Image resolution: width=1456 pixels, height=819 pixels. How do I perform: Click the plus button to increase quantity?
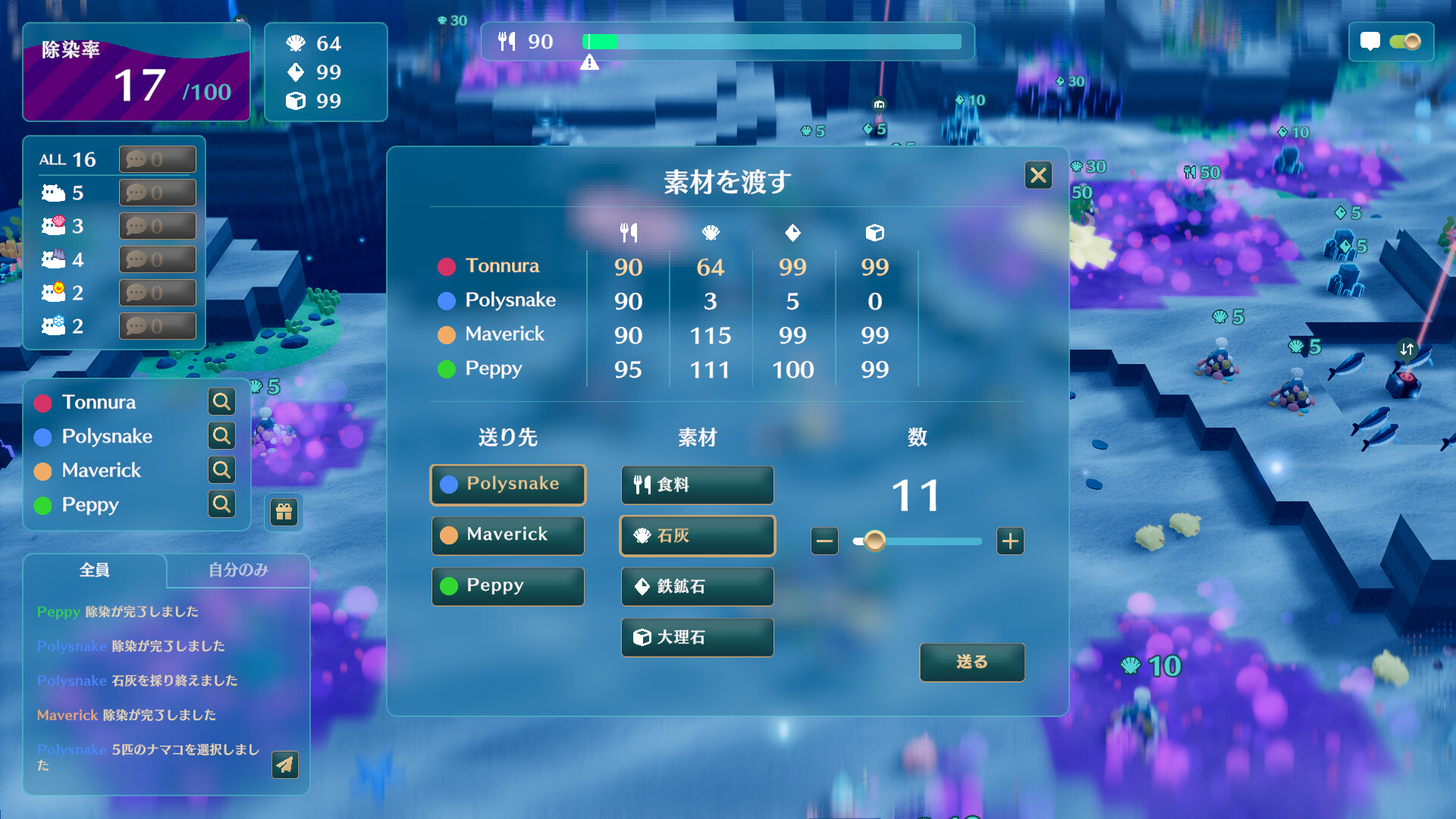[1010, 541]
